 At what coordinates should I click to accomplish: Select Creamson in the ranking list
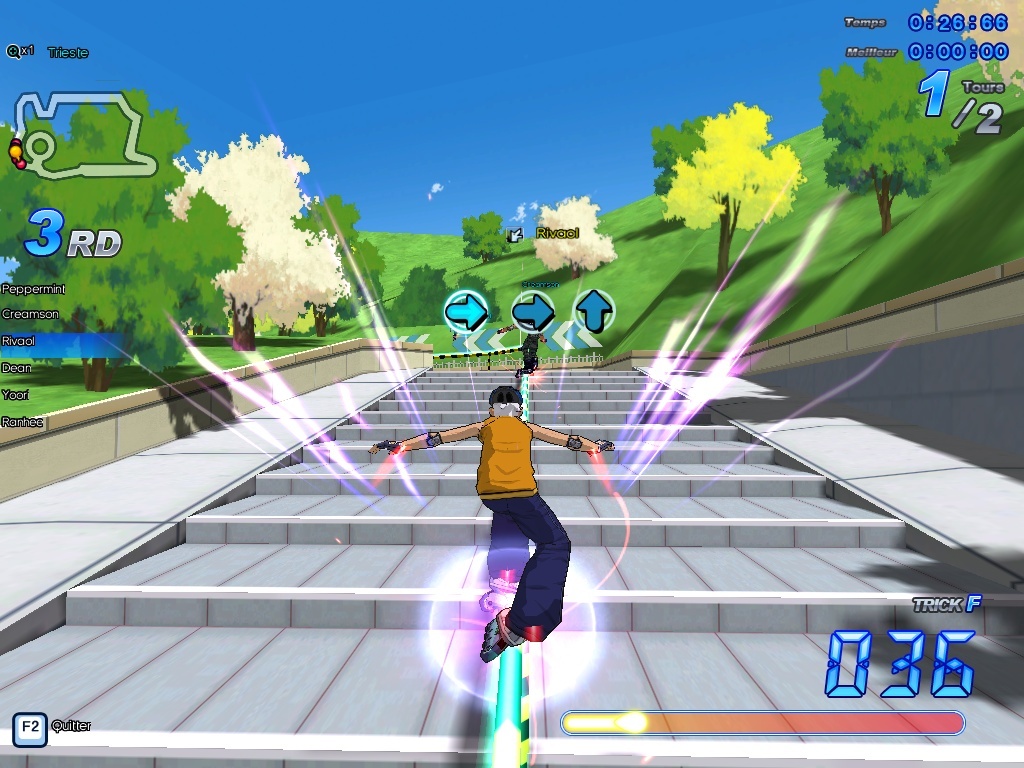pyautogui.click(x=30, y=315)
